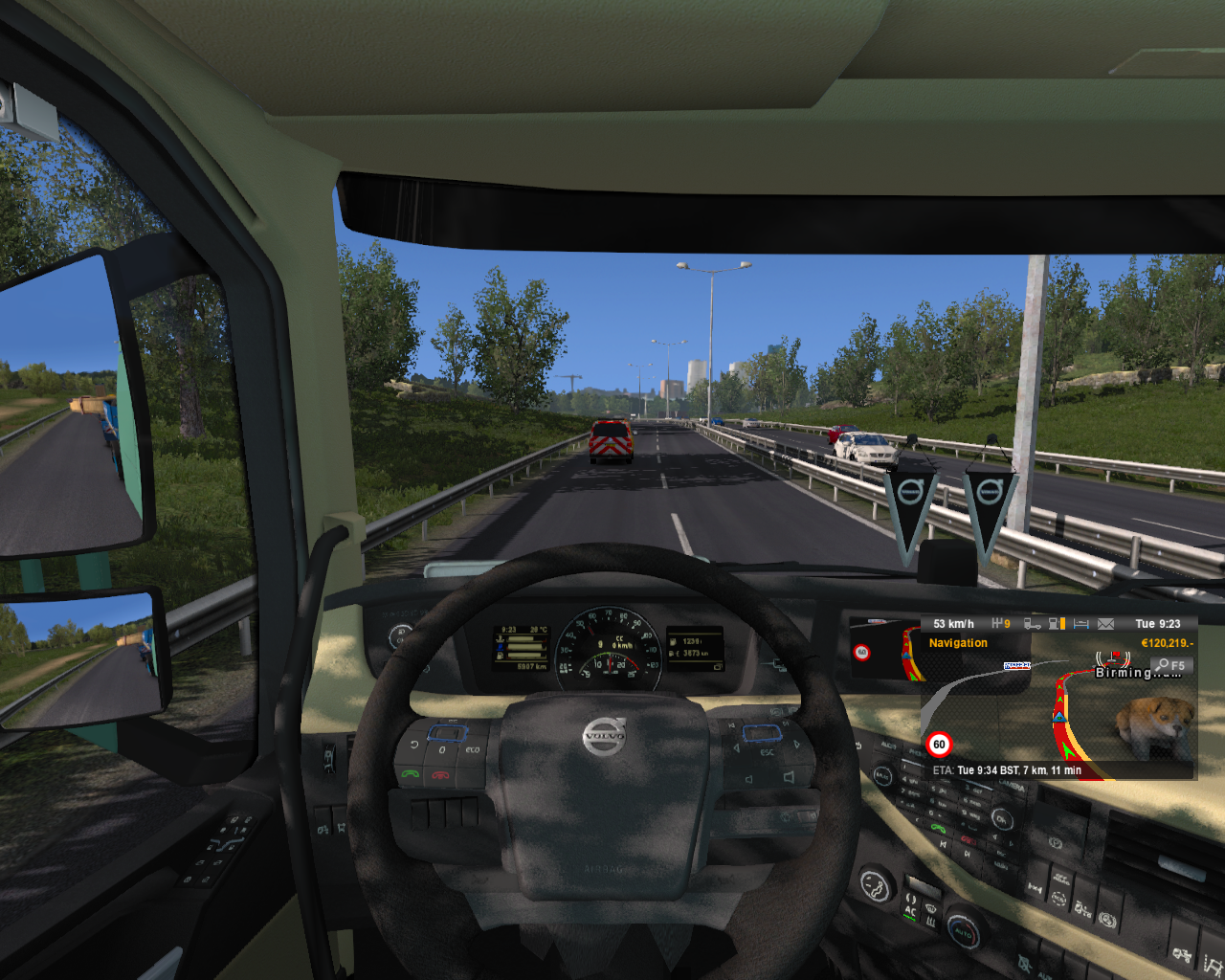This screenshot has width=1225, height=980.
Task: Select the truck damage icon in the status bar
Action: (1033, 623)
